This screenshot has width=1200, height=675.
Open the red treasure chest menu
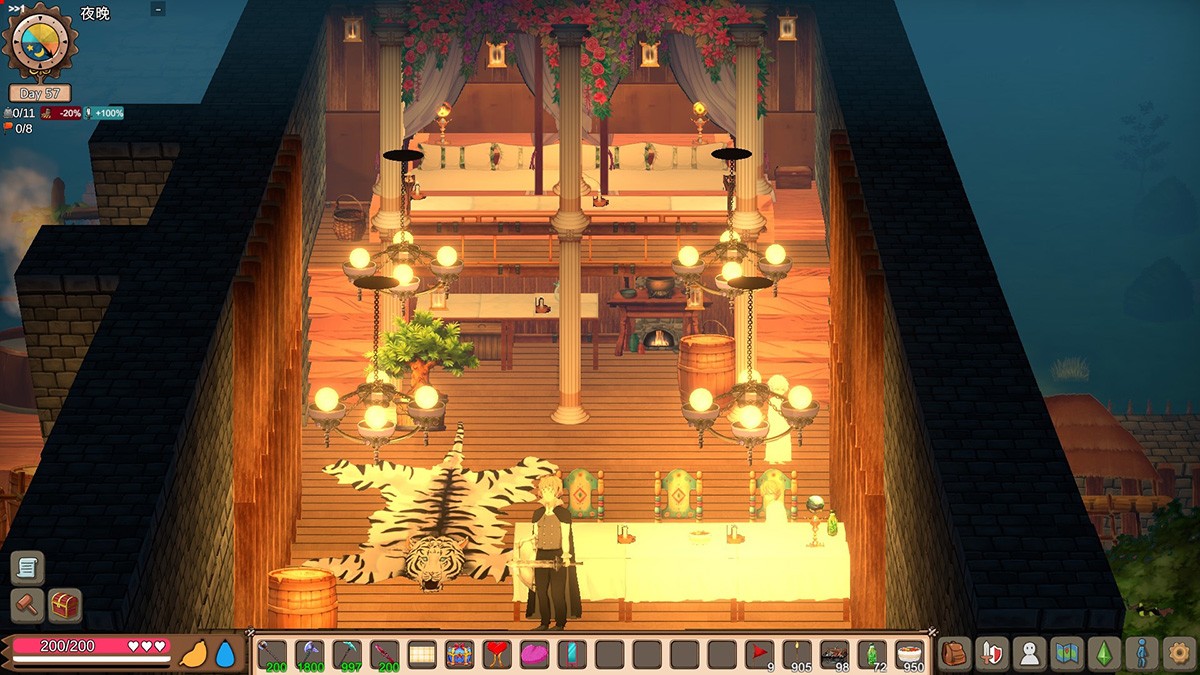click(x=65, y=605)
